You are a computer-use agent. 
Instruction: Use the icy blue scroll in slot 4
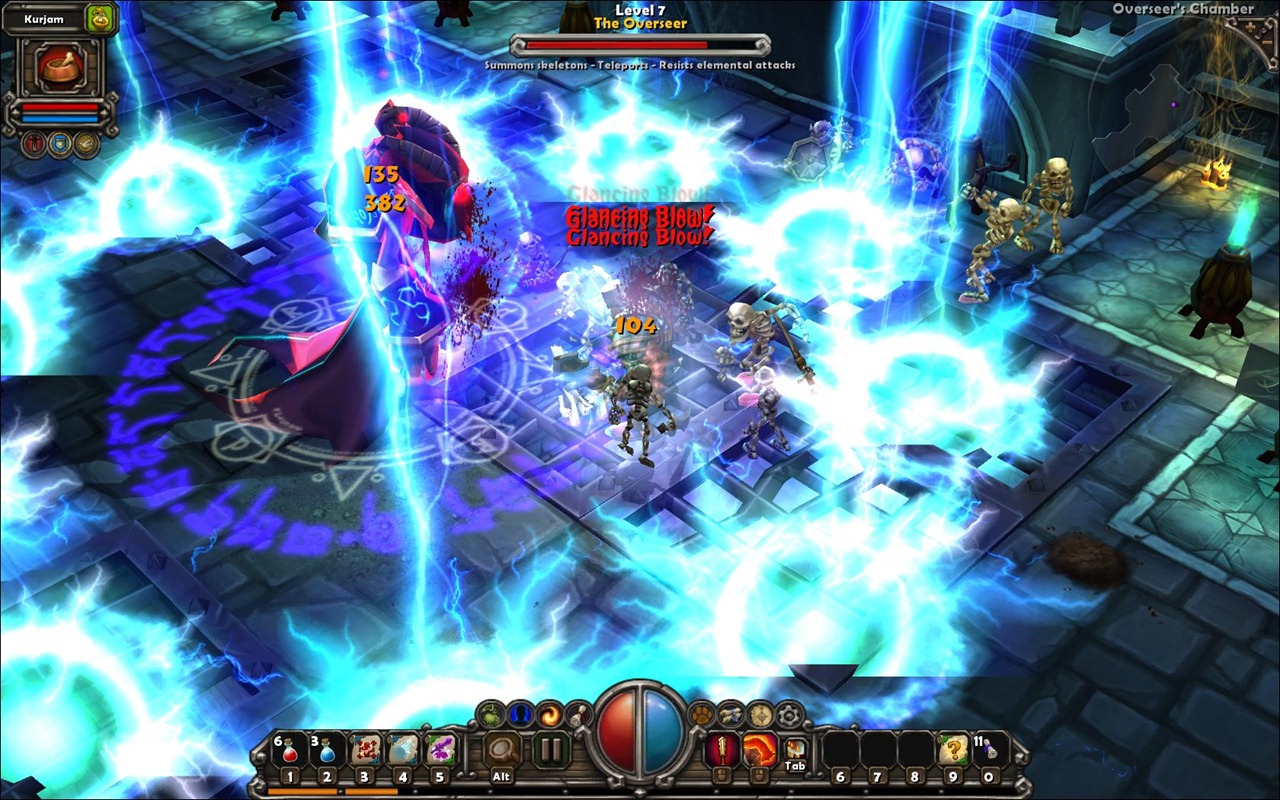403,750
